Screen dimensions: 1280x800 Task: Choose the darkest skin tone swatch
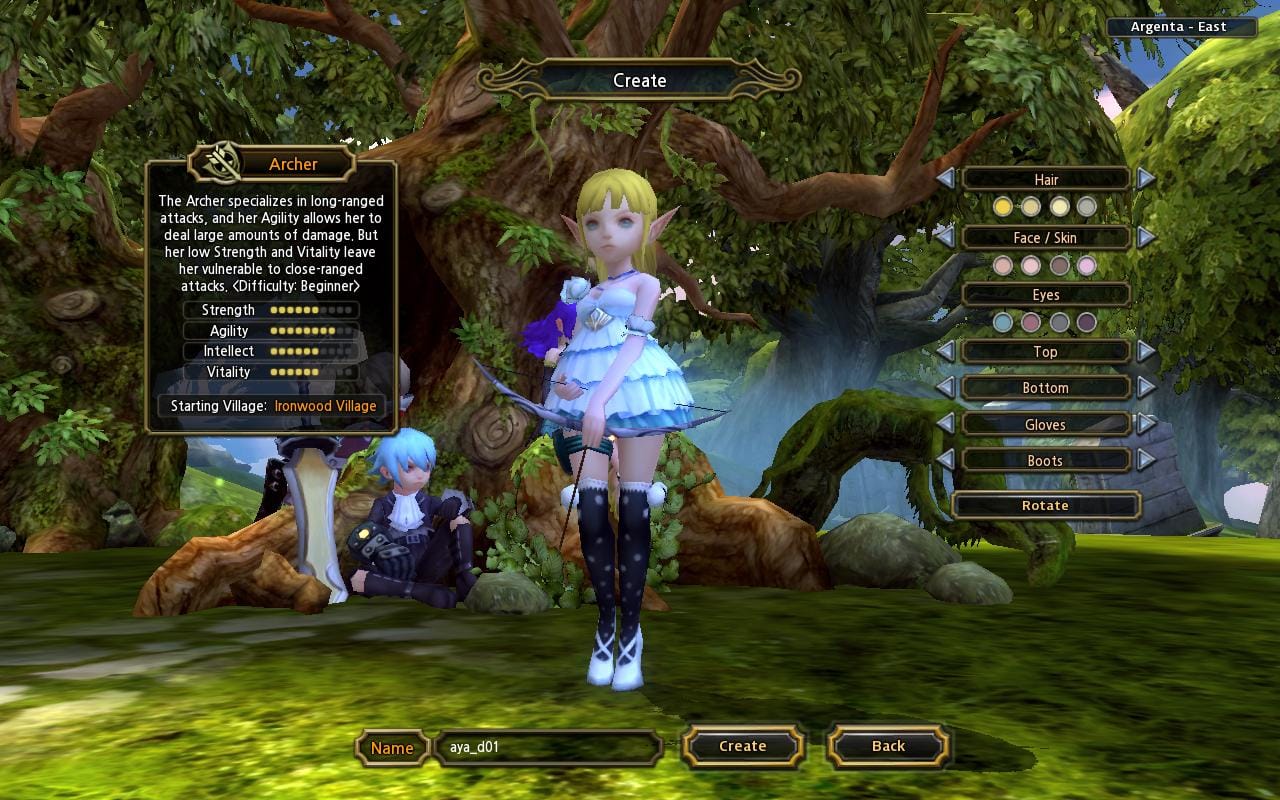1060,266
